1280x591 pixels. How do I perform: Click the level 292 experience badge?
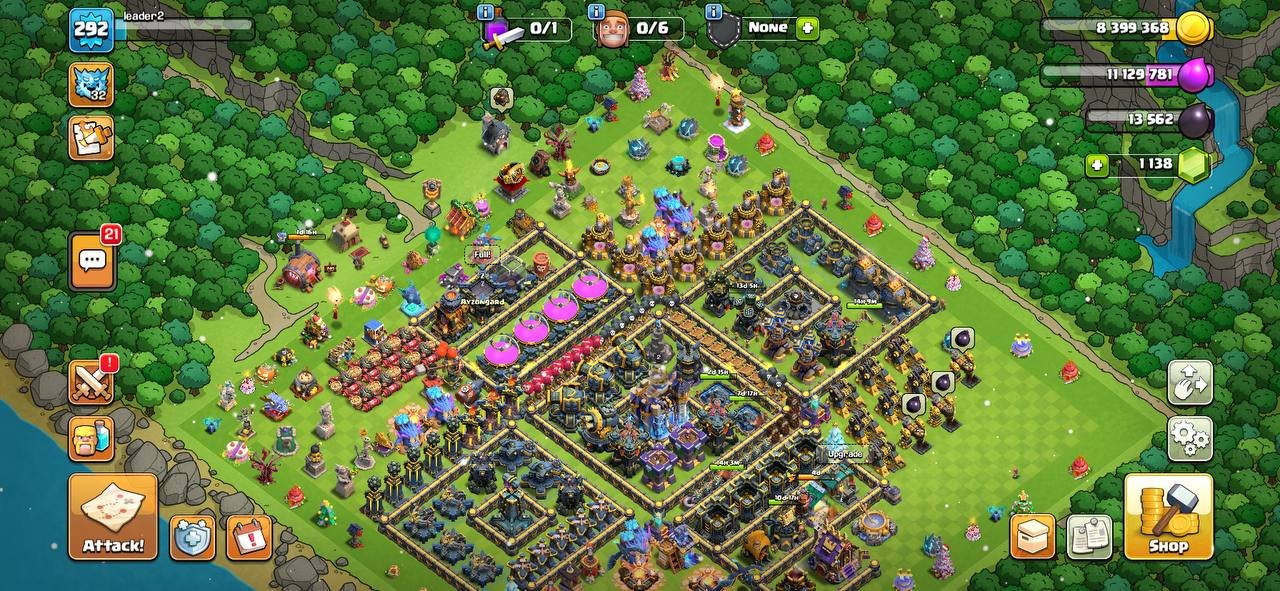90,29
